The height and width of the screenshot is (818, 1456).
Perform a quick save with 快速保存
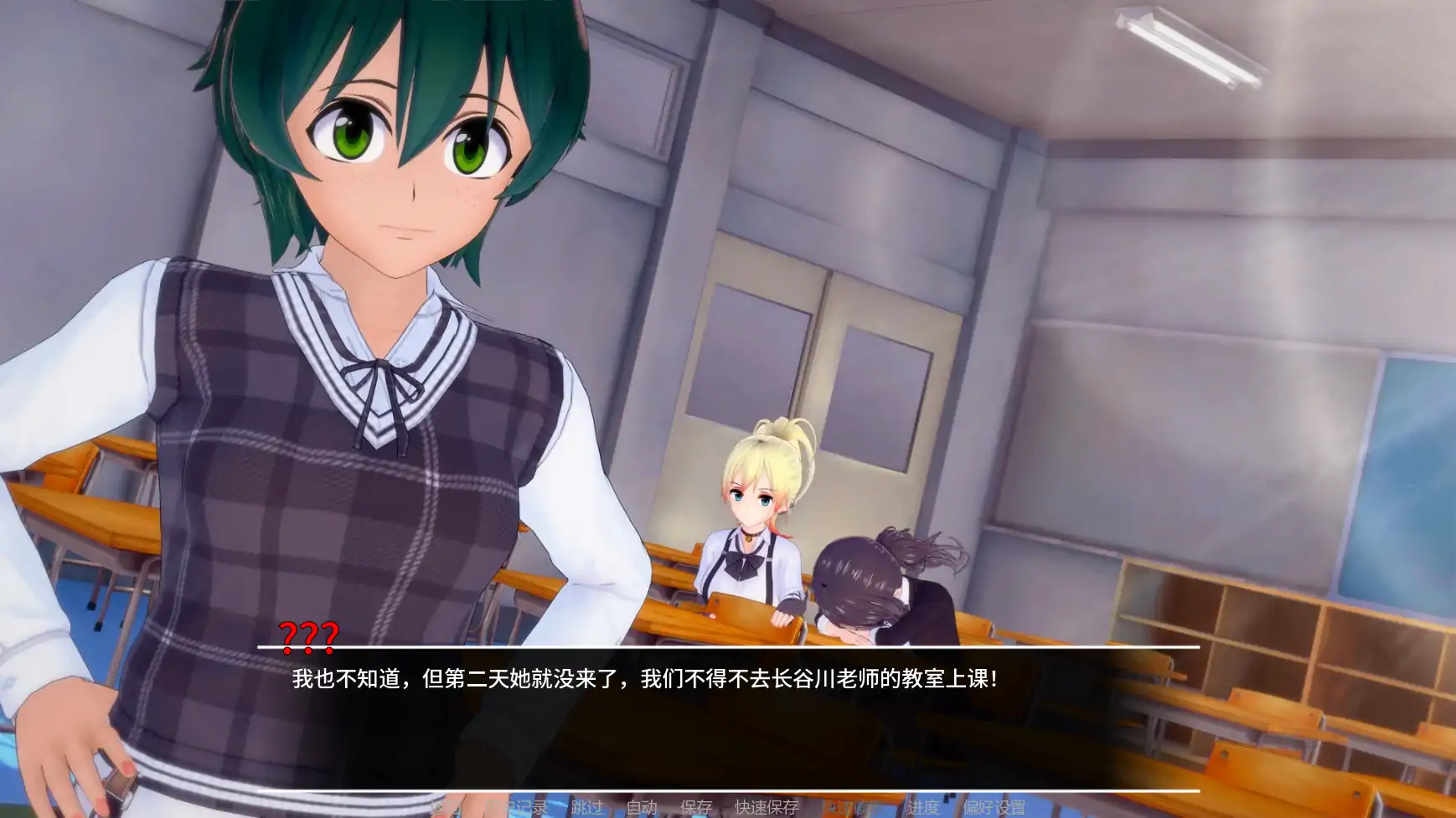765,809
